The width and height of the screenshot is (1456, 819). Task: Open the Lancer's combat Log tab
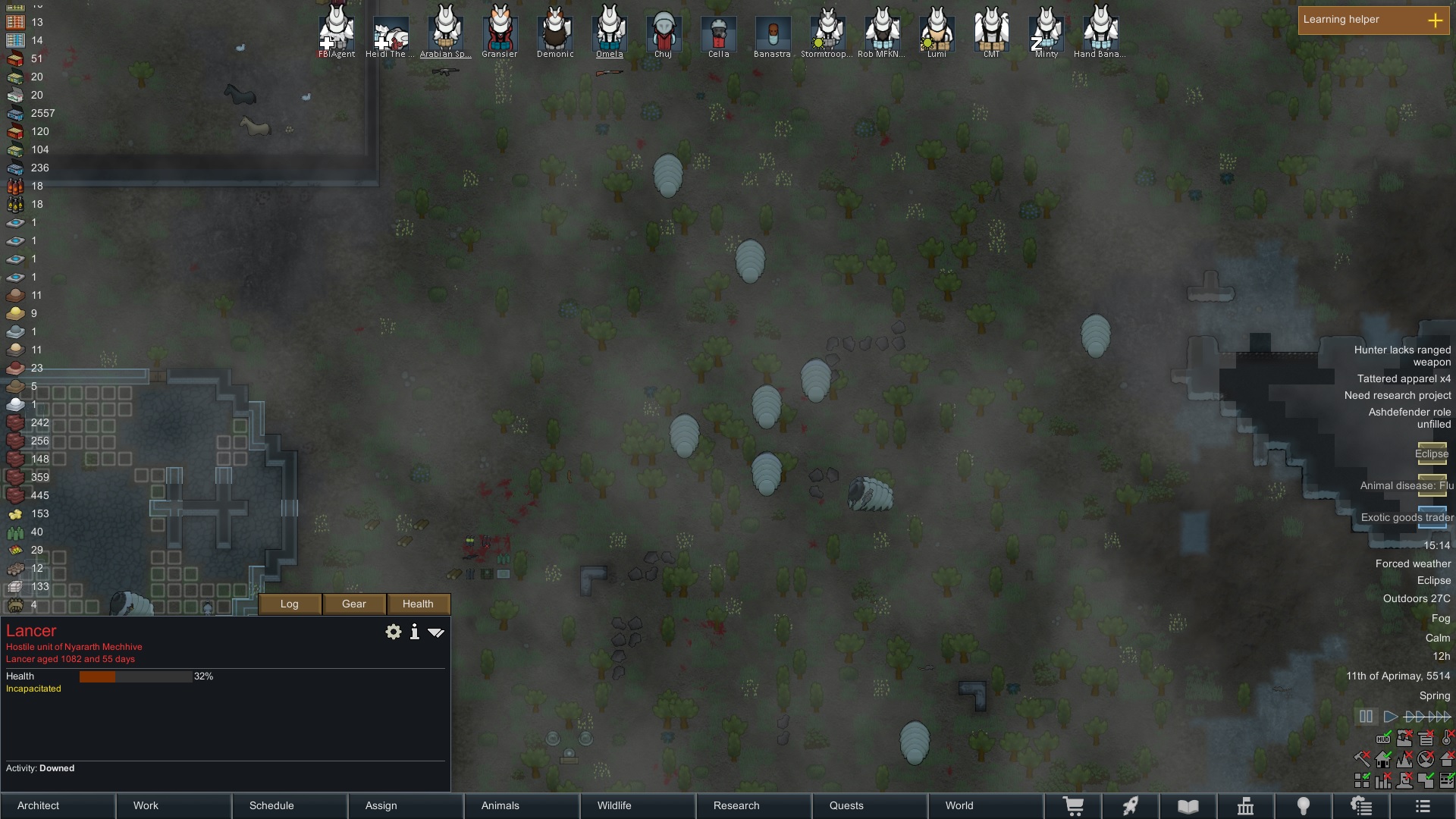click(290, 604)
